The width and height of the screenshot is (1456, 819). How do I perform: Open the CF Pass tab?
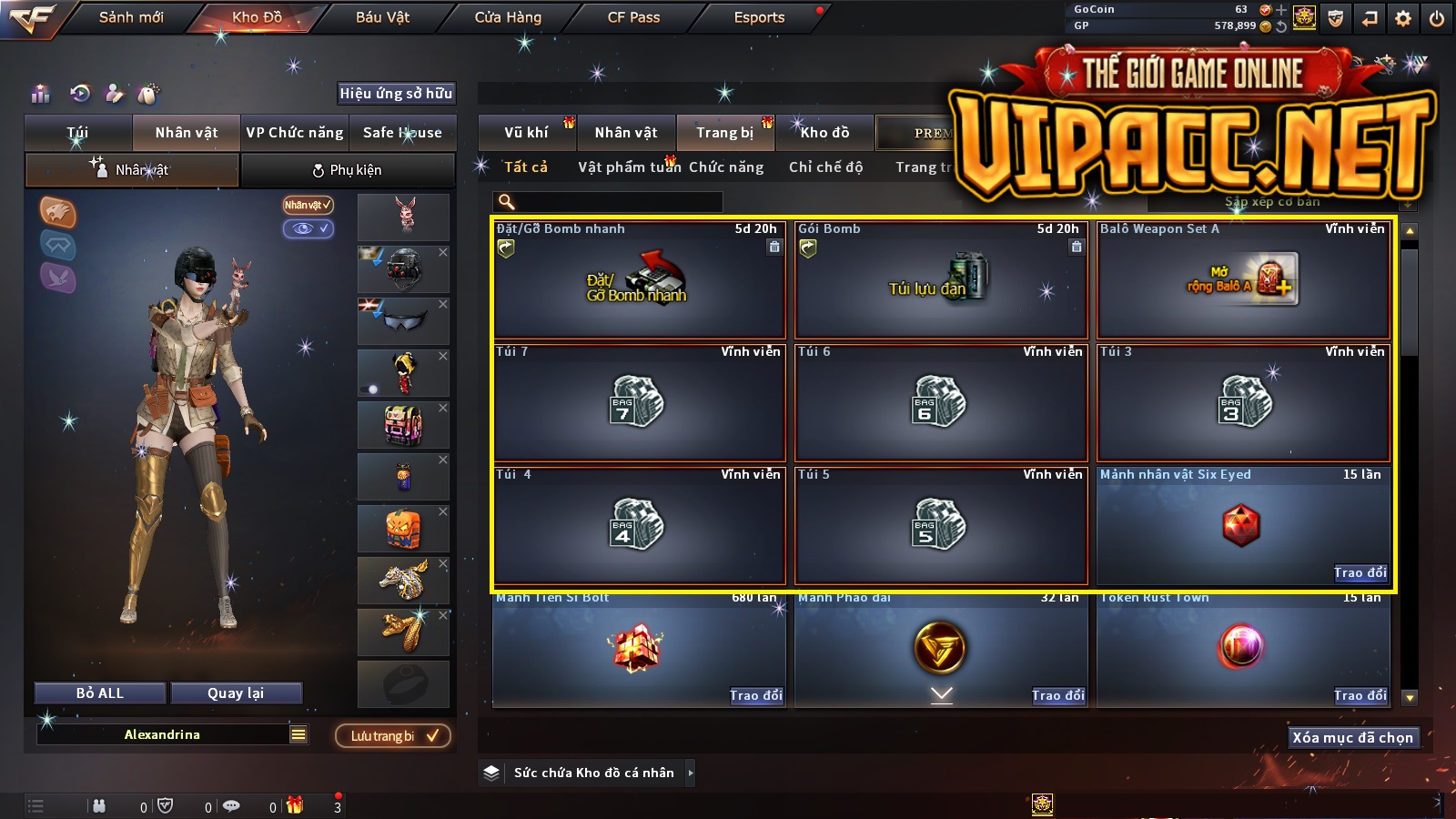(x=633, y=17)
